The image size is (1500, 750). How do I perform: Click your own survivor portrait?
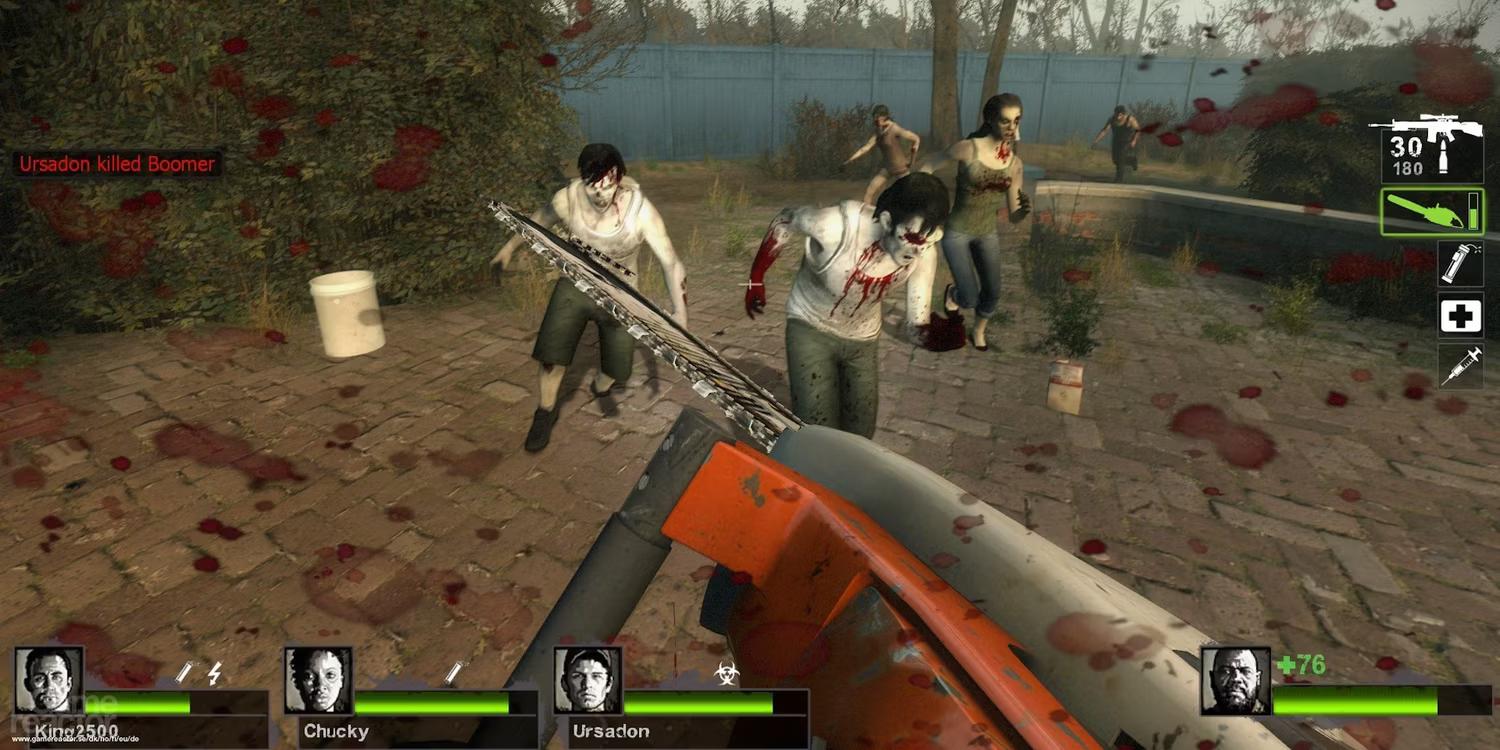point(1235,680)
